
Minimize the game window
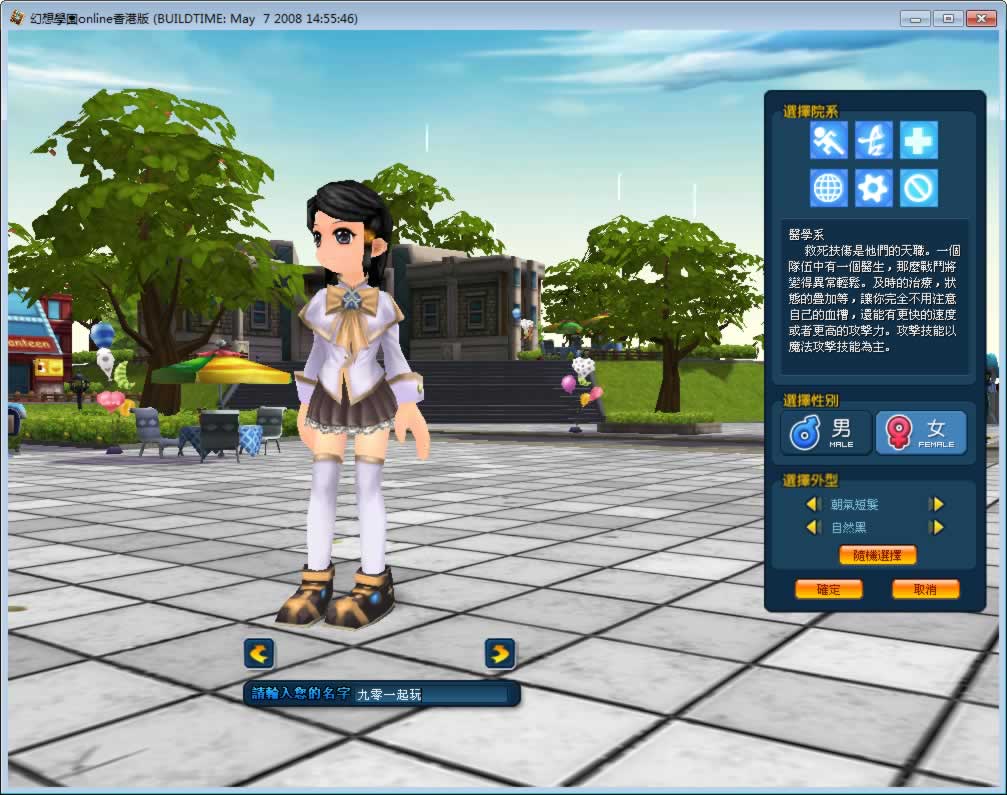click(915, 18)
